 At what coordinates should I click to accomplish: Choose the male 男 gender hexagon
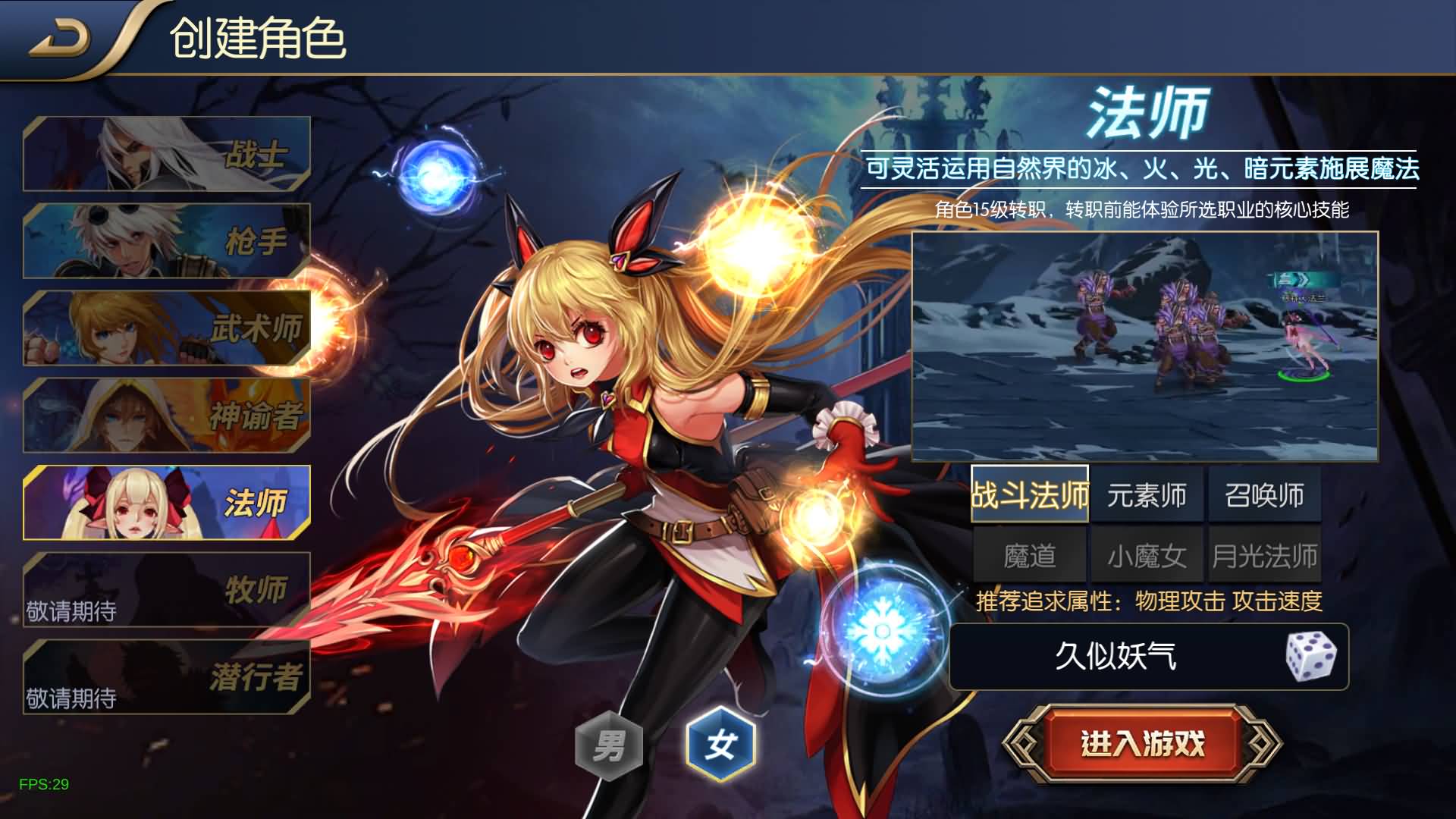pyautogui.click(x=609, y=745)
